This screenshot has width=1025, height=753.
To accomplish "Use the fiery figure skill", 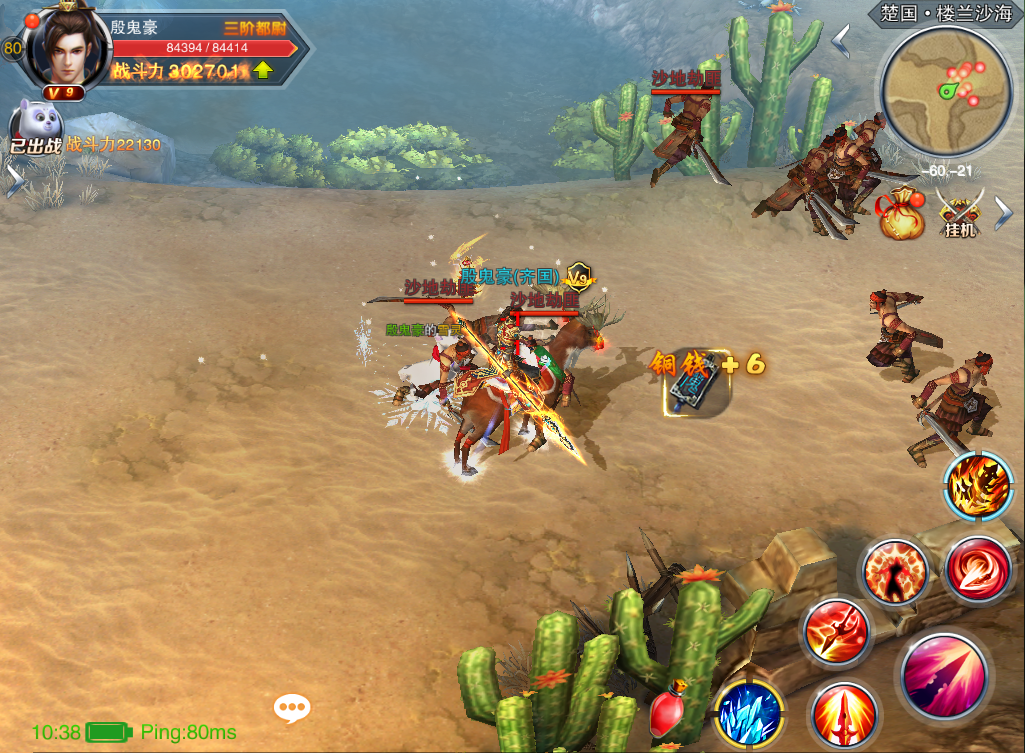I will [x=894, y=572].
